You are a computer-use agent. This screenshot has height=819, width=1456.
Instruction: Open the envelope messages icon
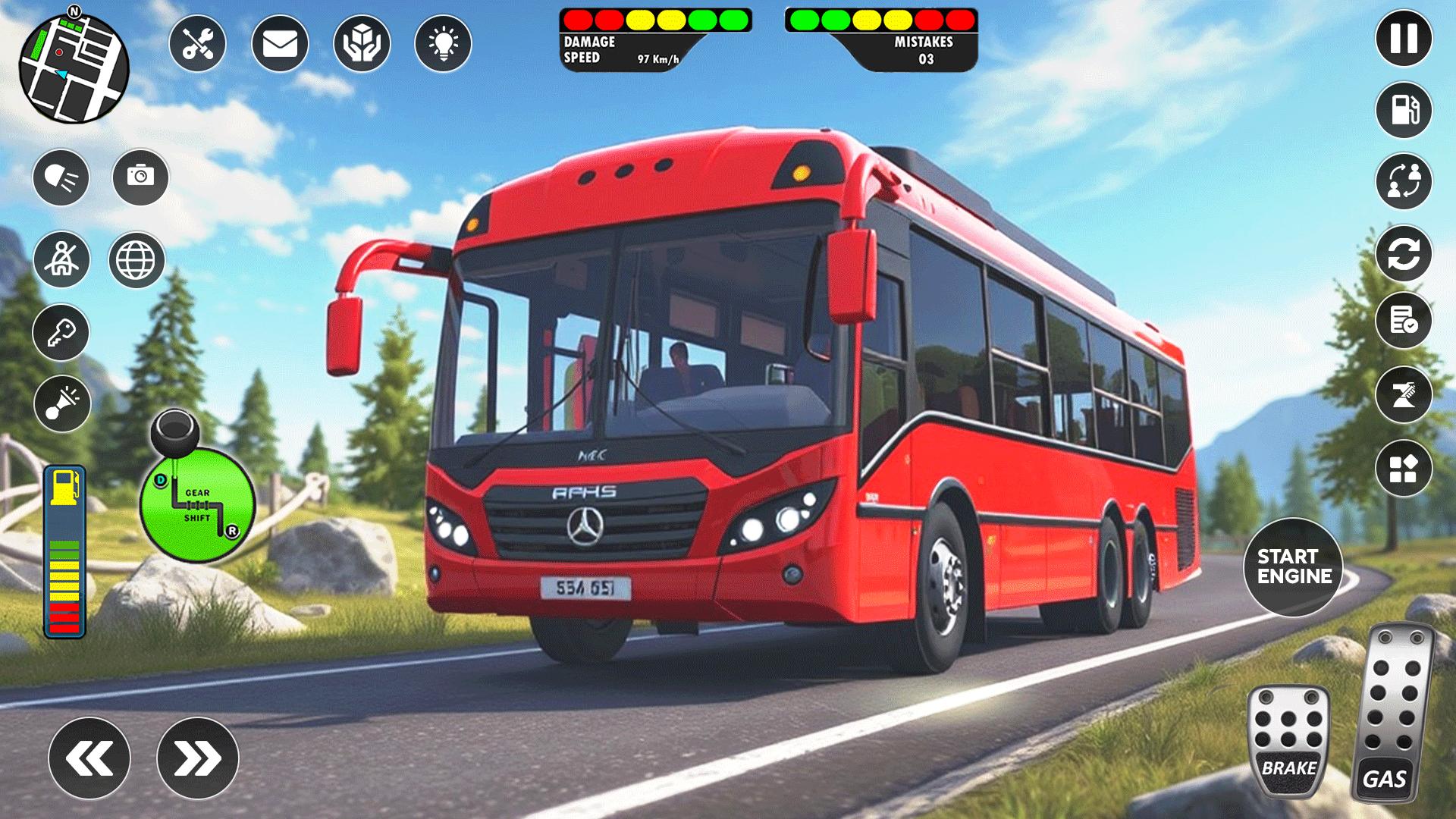point(280,44)
